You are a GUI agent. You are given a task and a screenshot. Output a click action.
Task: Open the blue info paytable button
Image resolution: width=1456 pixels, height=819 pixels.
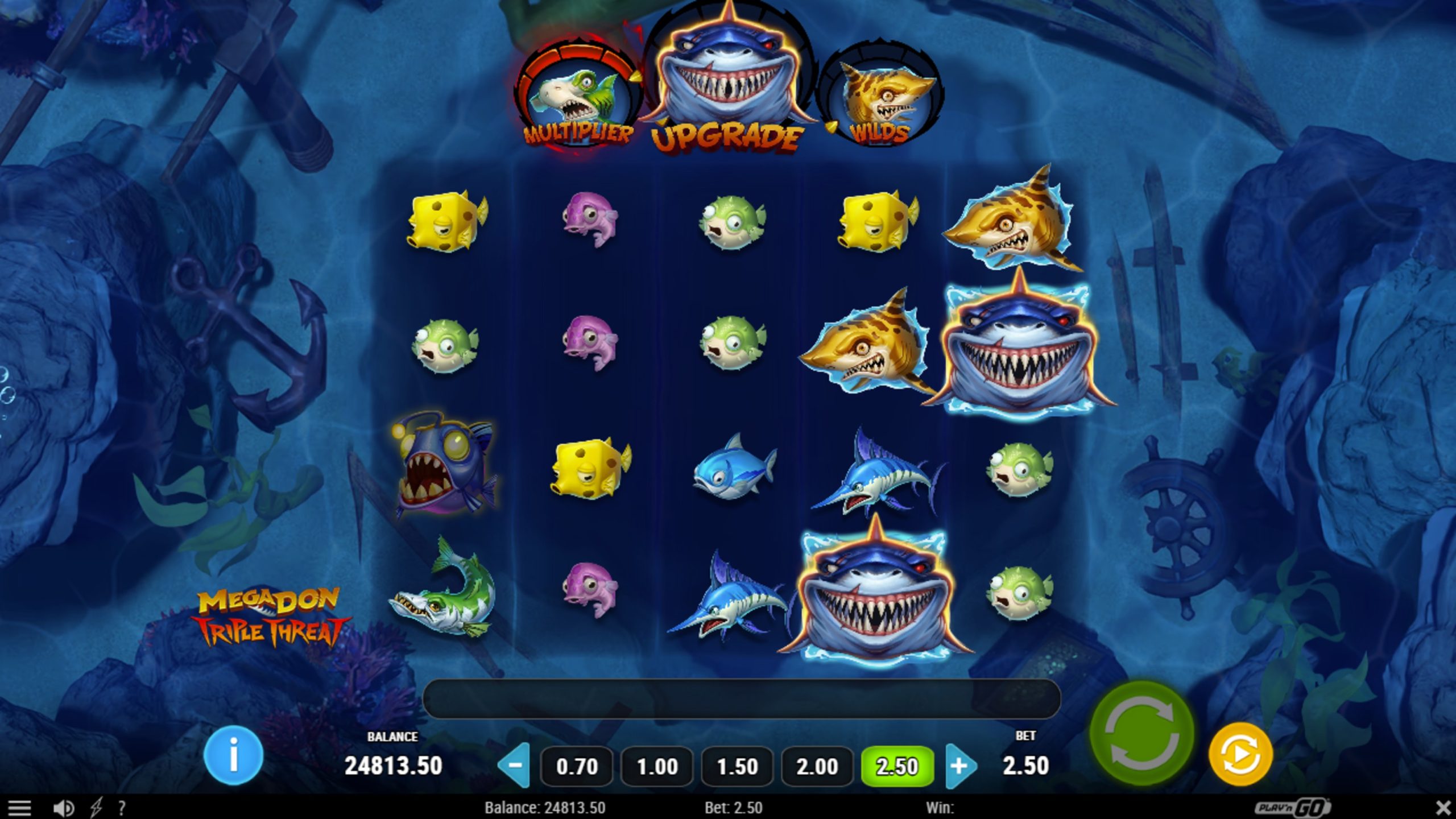pos(233,755)
